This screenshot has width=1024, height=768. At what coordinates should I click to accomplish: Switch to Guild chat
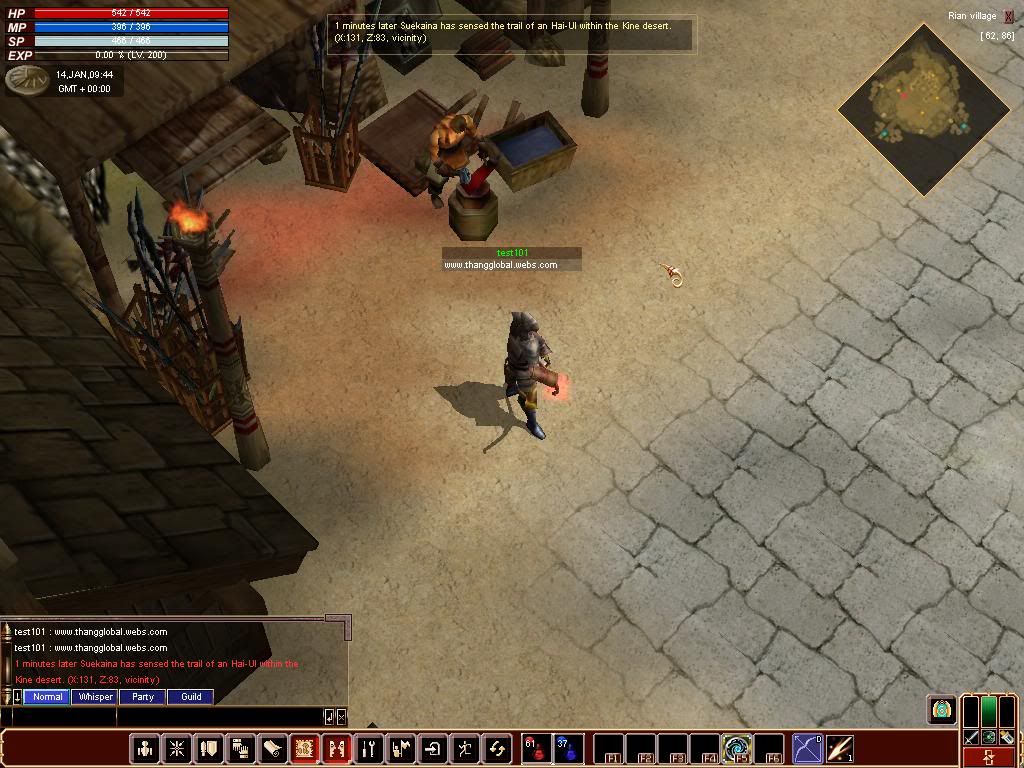pos(191,697)
